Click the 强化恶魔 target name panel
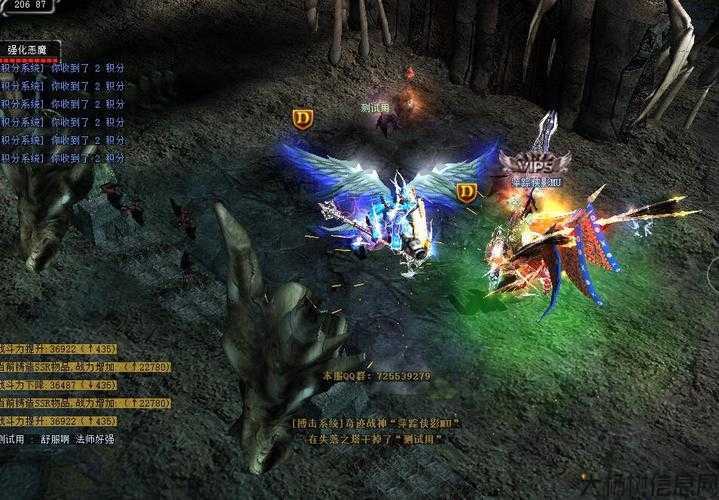The width and height of the screenshot is (719, 500). coord(30,48)
